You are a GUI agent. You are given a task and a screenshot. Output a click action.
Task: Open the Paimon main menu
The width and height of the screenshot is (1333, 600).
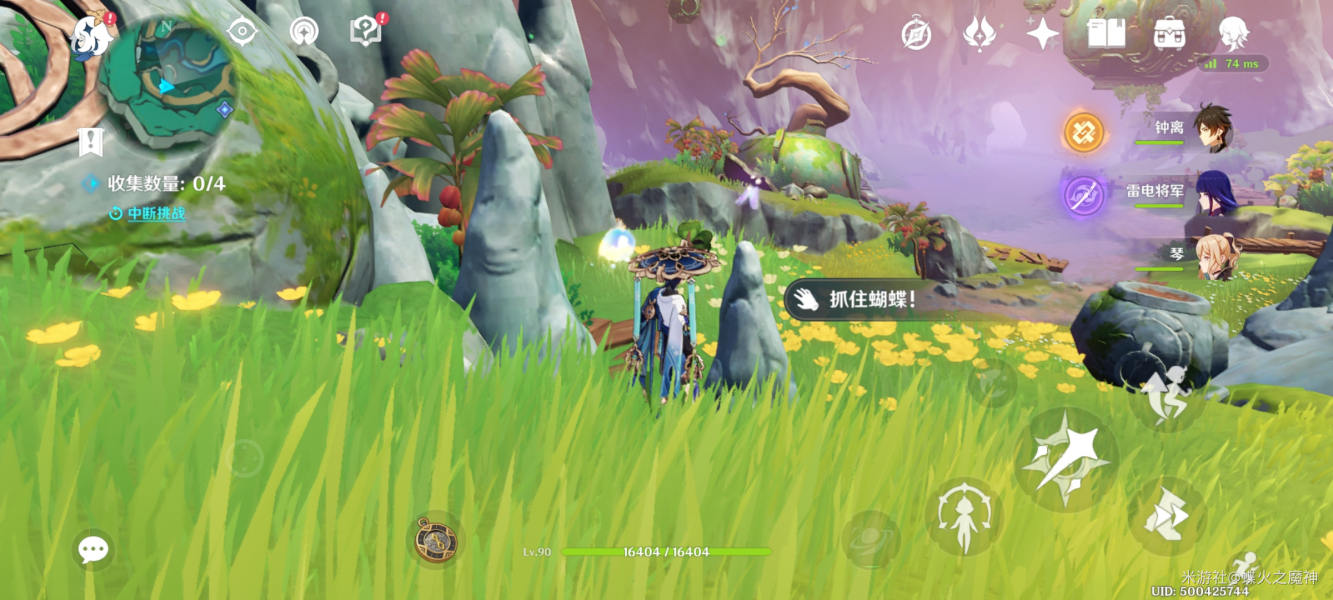[92, 37]
